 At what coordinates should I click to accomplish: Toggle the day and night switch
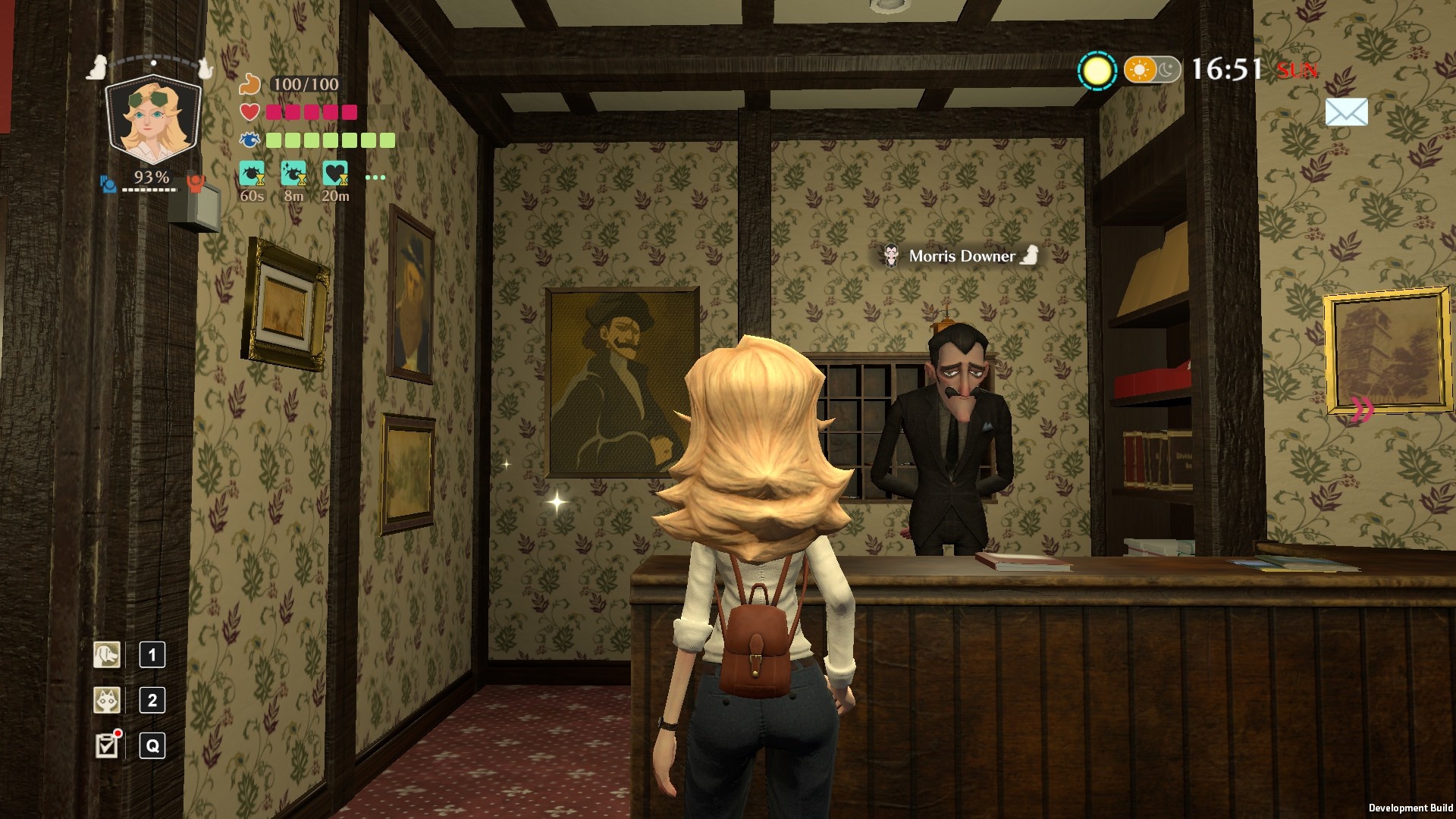1151,71
